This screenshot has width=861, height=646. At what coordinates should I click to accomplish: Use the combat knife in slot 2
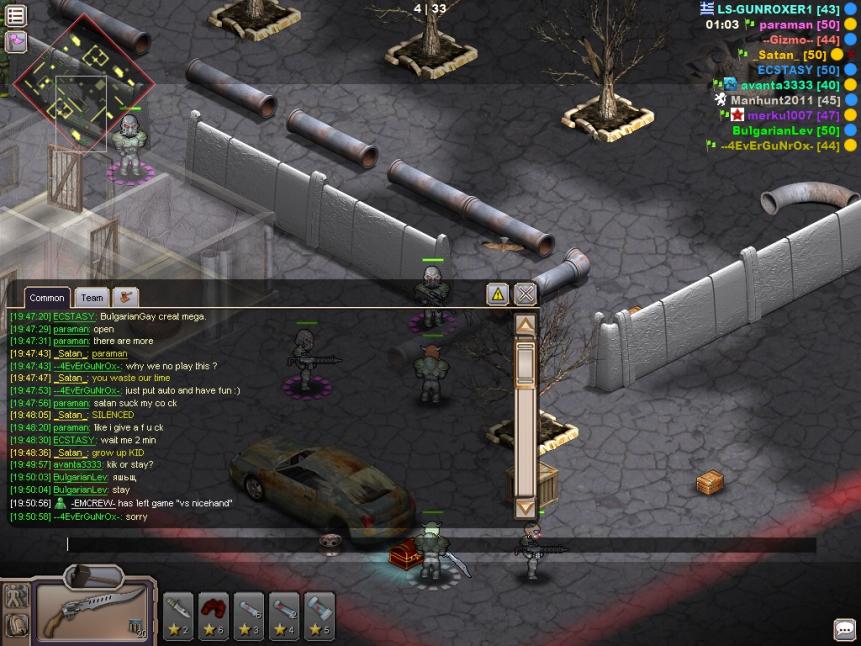[x=180, y=613]
